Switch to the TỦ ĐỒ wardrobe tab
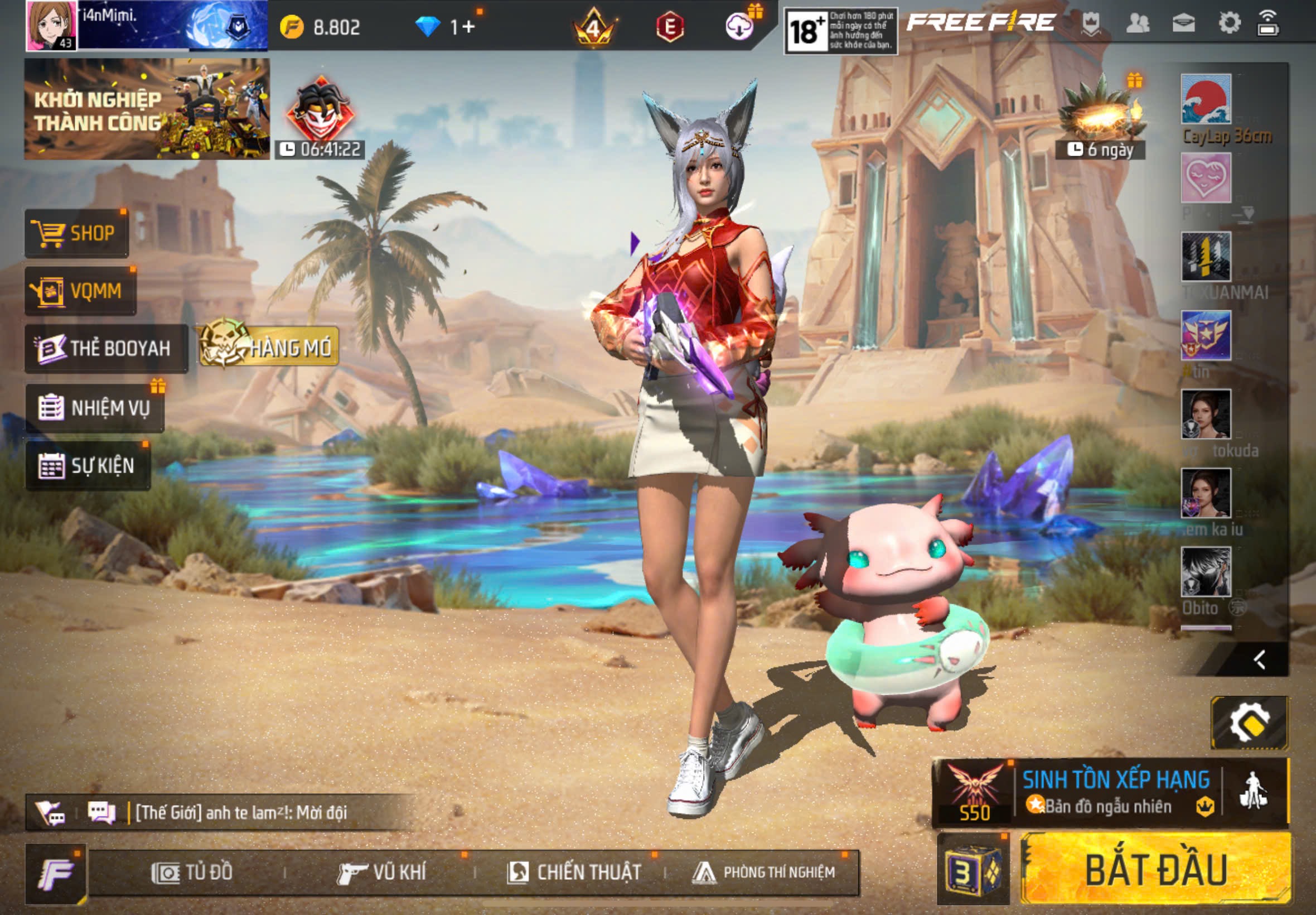This screenshot has height=915, width=1316. [192, 873]
